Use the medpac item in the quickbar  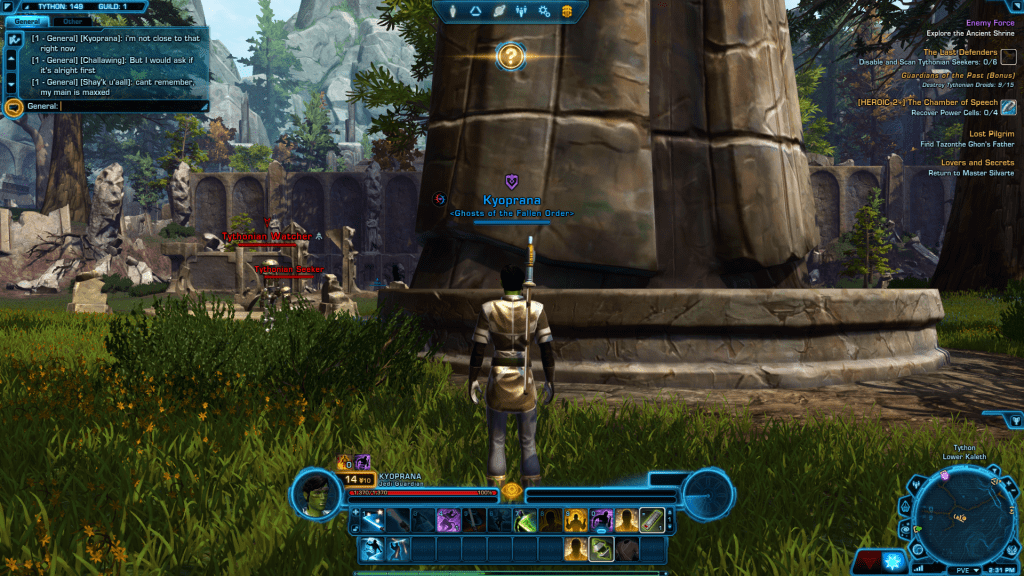[651, 520]
